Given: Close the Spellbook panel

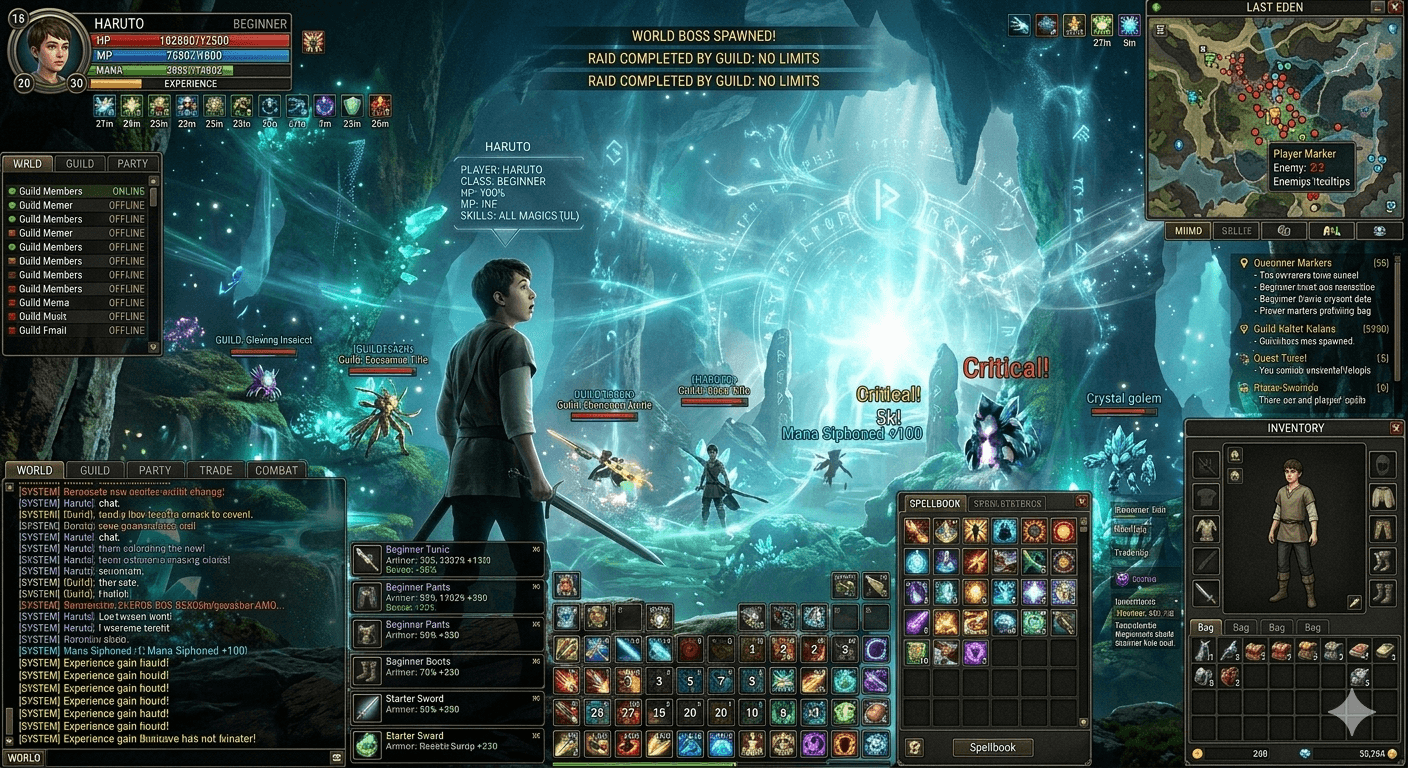Looking at the screenshot, I should 1081,502.
